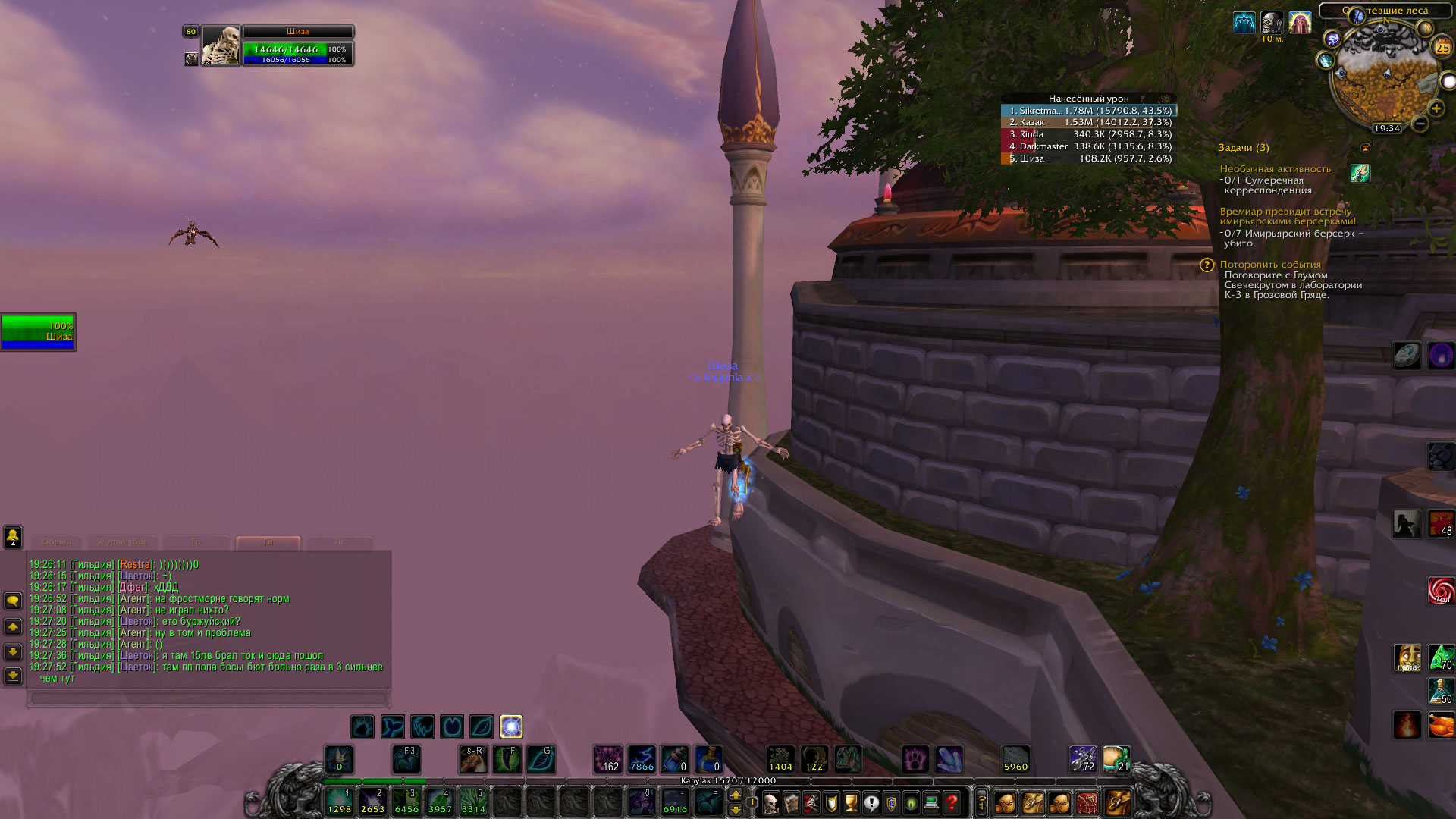Viewport: 1456px width, 819px height.
Task: Select the Потоropить события quest entry
Action: 1270,265
